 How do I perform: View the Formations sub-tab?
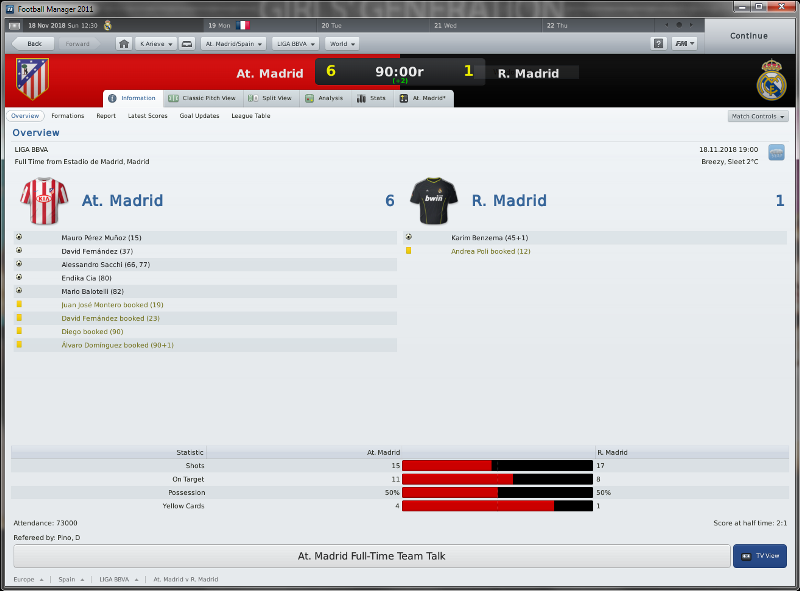[68, 116]
